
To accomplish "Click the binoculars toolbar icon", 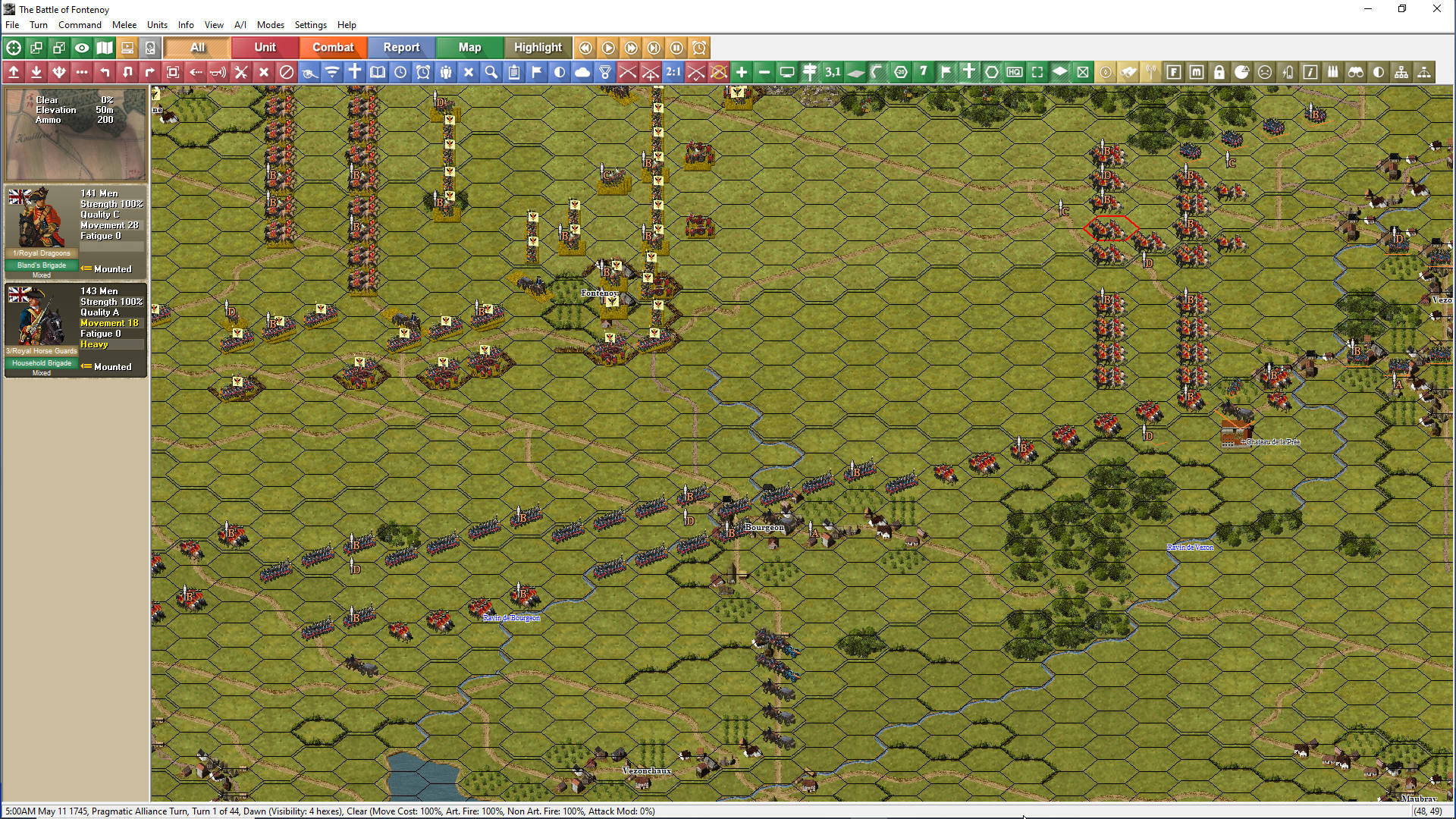I will pyautogui.click(x=1356, y=72).
